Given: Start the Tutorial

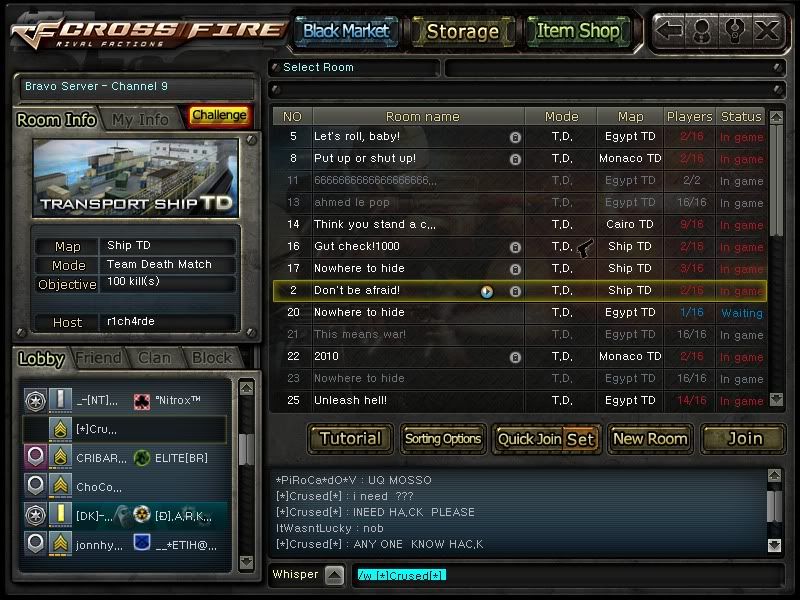Looking at the screenshot, I should 350,438.
